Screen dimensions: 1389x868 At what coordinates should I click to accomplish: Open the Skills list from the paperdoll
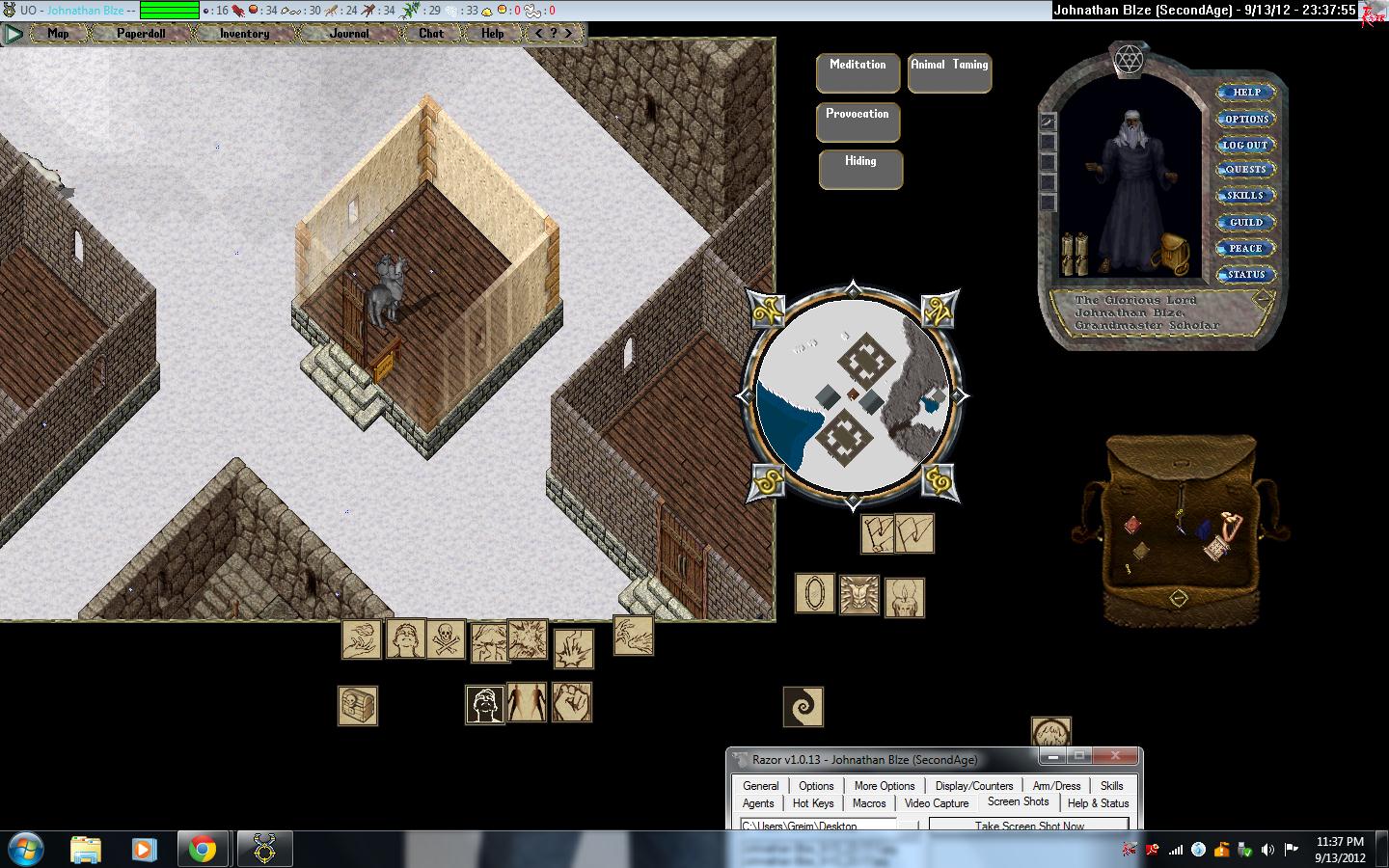[x=1245, y=196]
